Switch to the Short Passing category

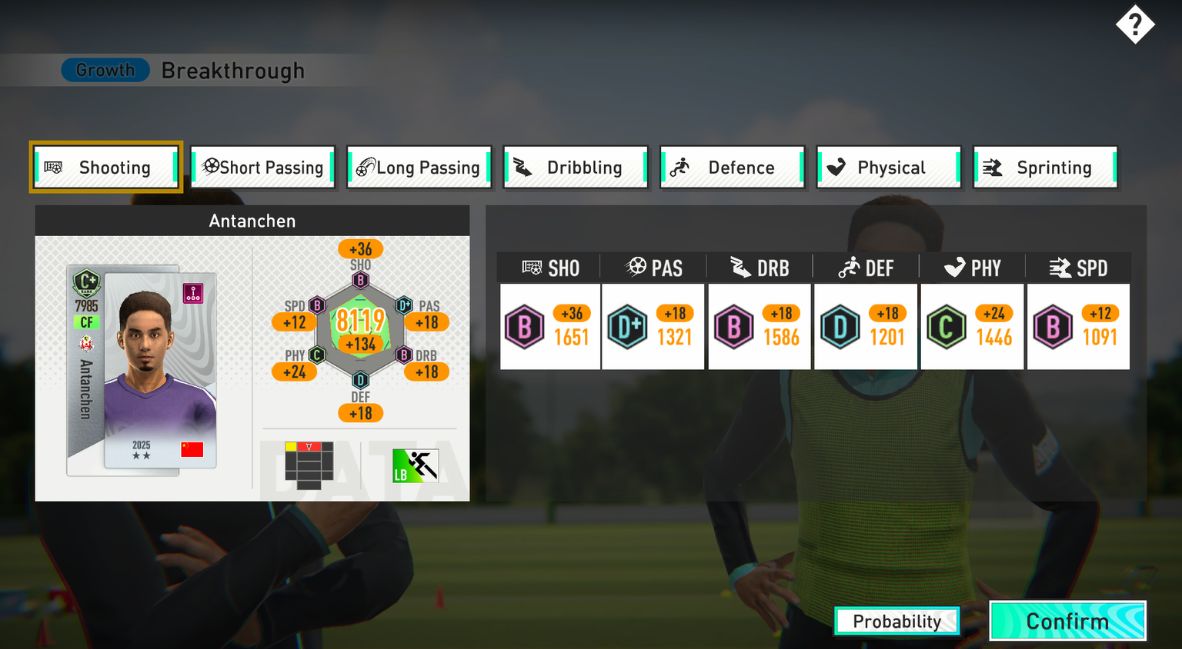[x=263, y=167]
